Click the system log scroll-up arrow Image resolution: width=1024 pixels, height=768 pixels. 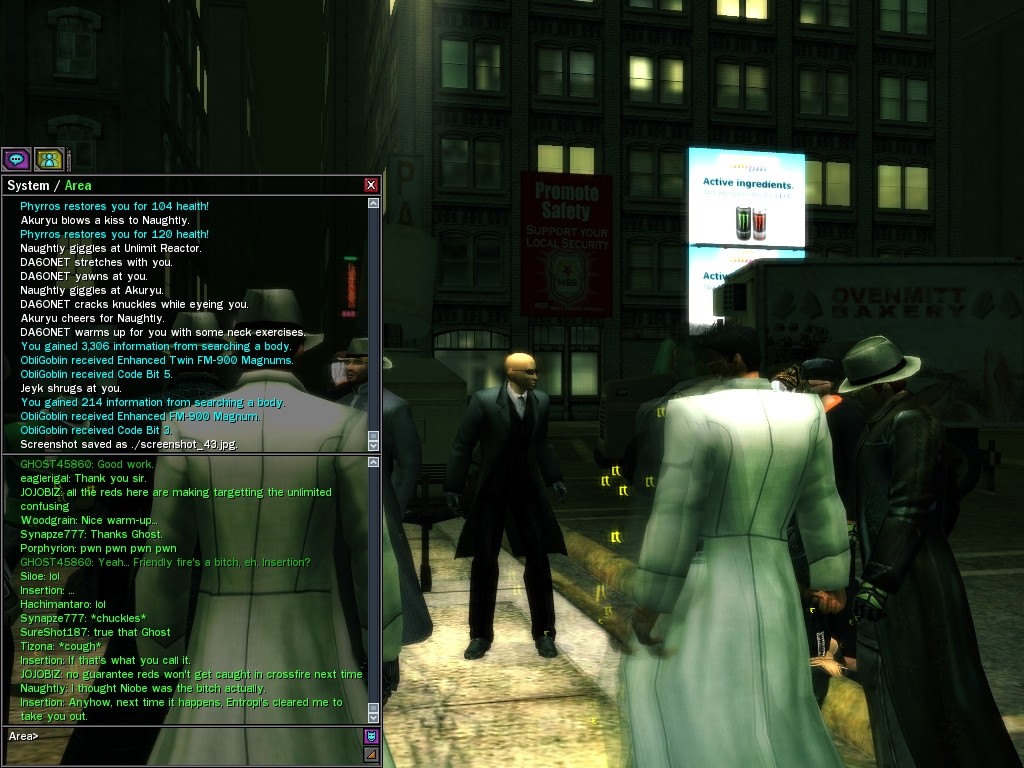[374, 203]
